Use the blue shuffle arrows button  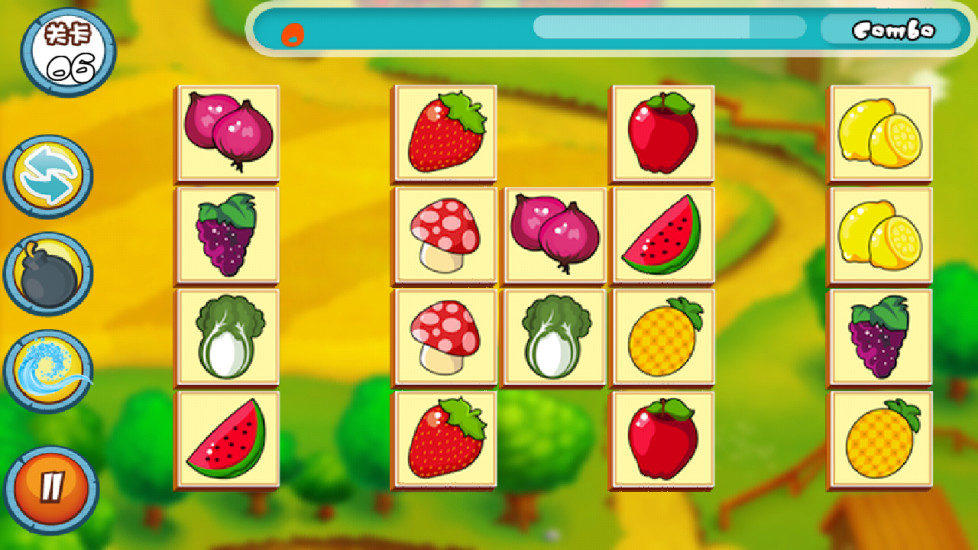[48, 177]
